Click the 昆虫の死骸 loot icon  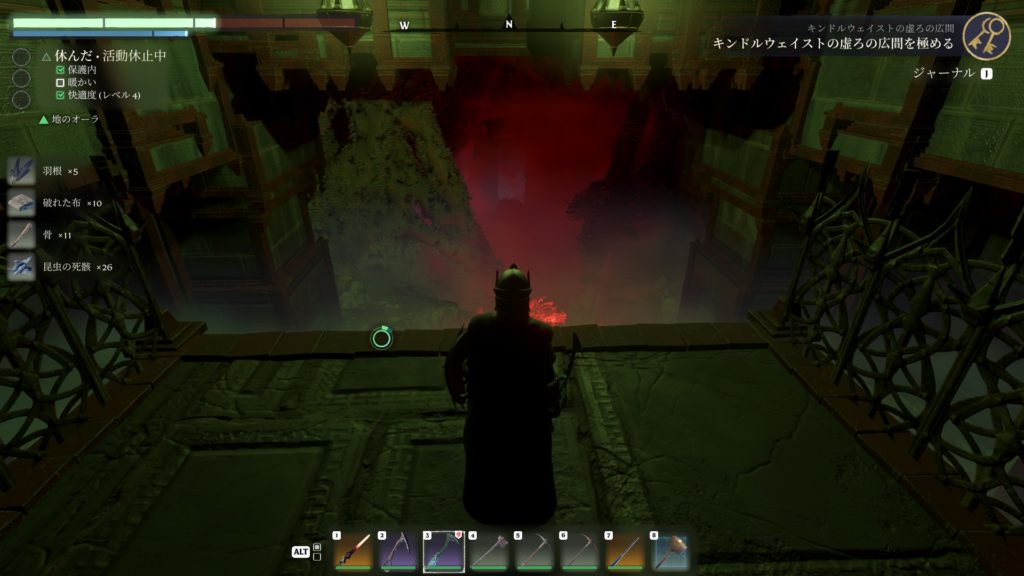coord(23,267)
